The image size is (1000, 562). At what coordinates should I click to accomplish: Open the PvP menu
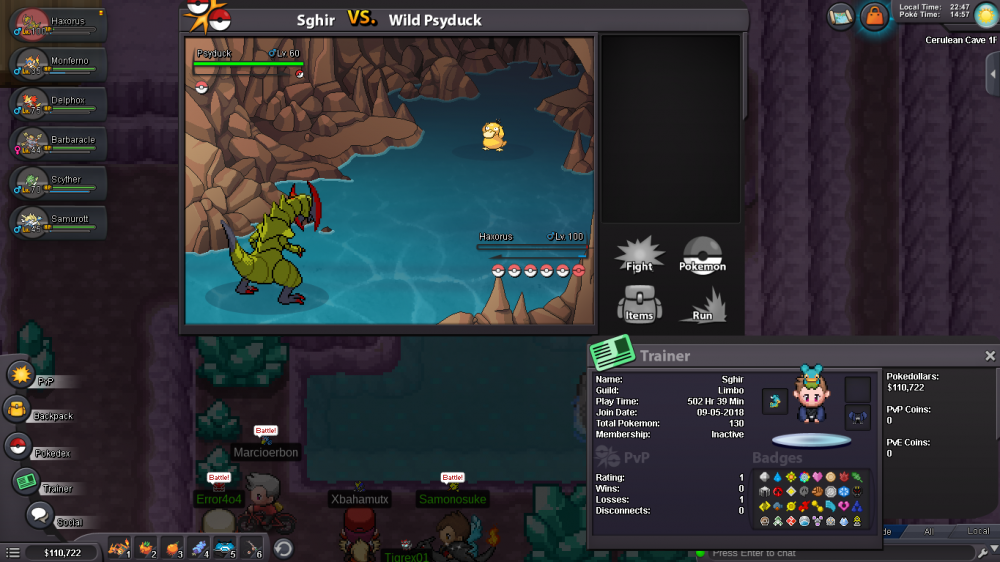point(22,375)
